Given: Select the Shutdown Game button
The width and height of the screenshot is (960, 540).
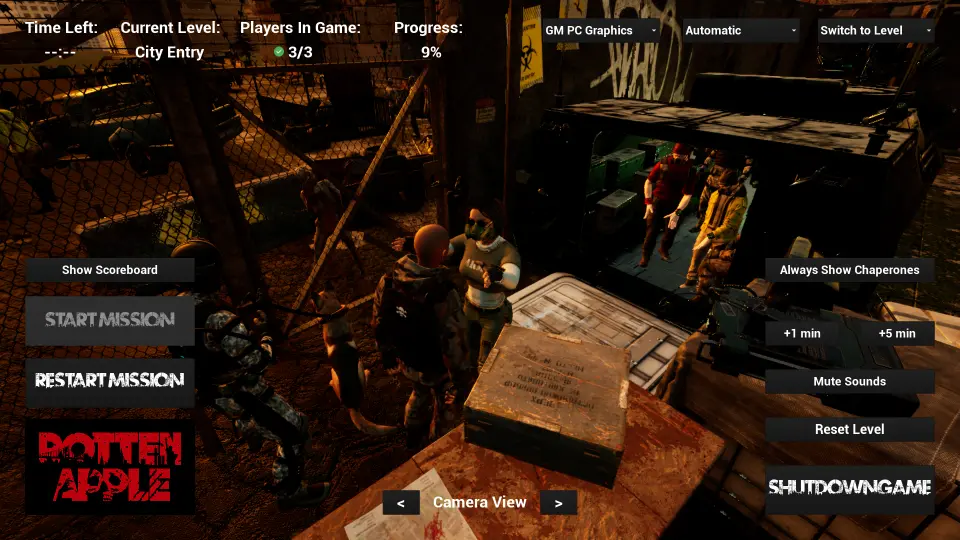Looking at the screenshot, I should point(850,489).
